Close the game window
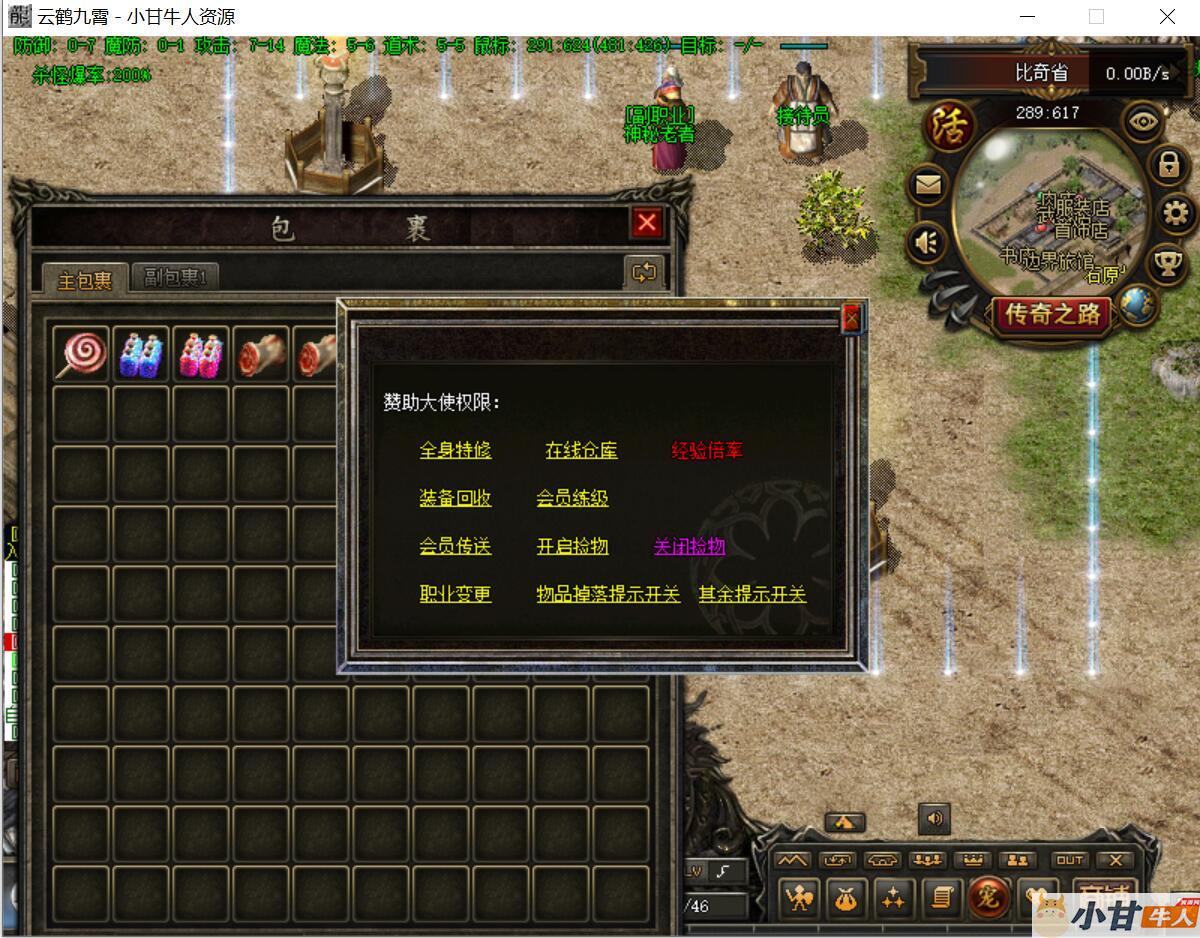This screenshot has width=1200, height=938. tap(1167, 17)
